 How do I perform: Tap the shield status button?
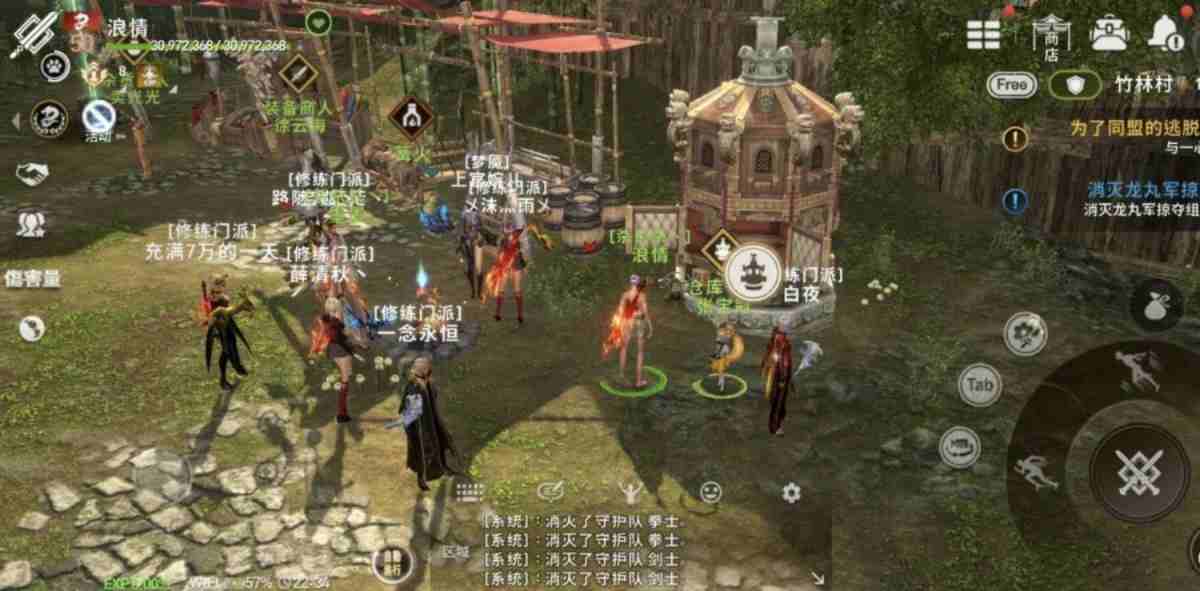tap(1076, 85)
